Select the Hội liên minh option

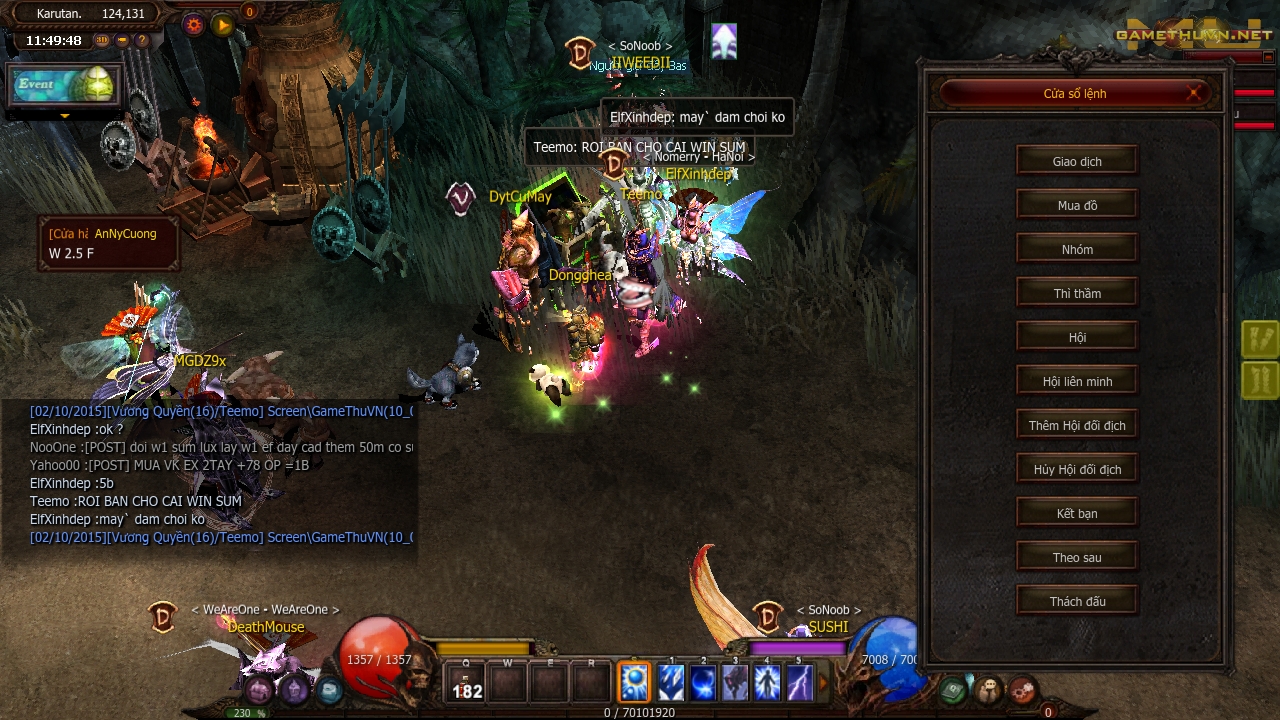[x=1077, y=380]
